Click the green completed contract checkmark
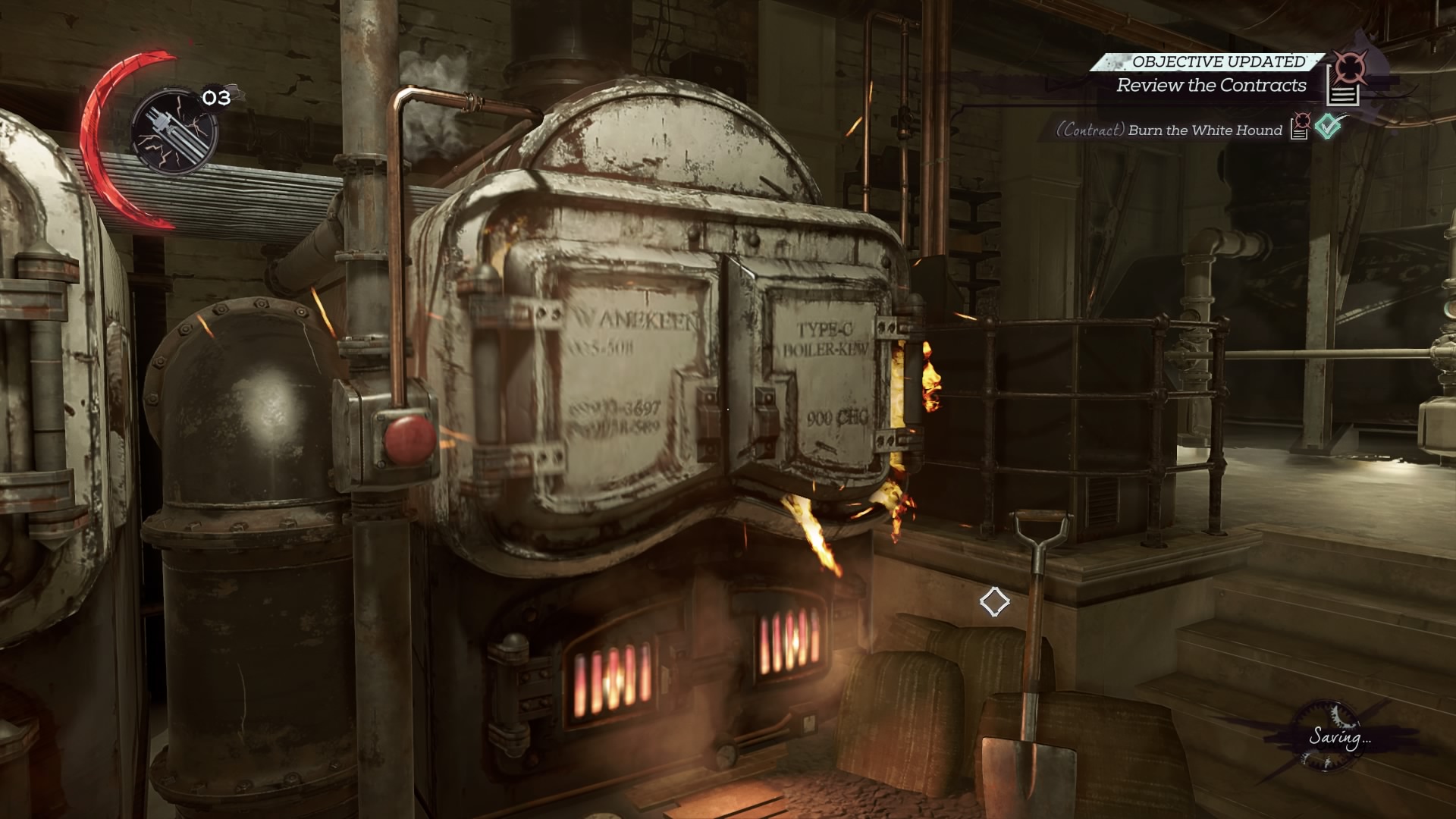 pos(1329,126)
